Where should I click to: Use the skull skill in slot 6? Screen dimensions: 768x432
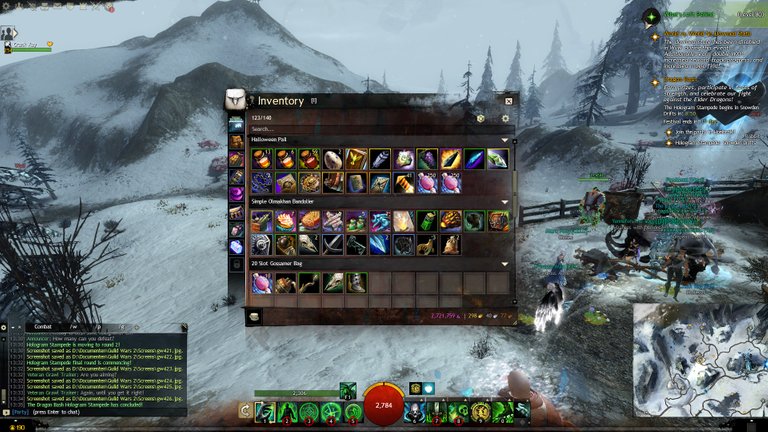coord(413,411)
